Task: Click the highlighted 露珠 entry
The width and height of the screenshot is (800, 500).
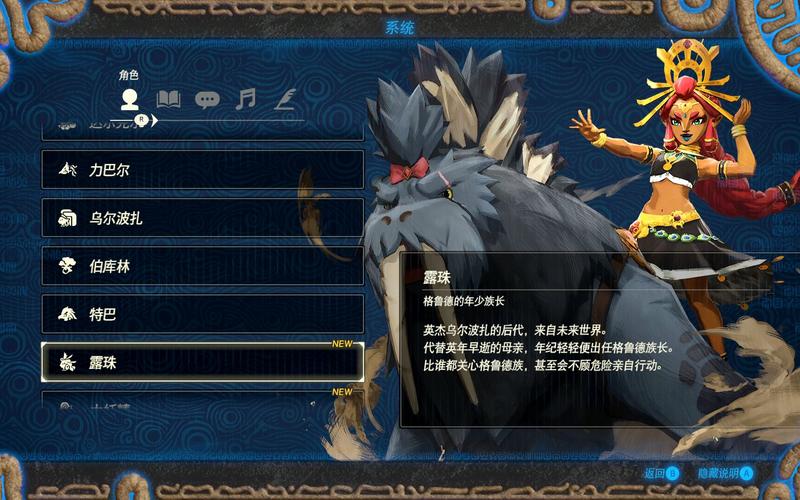Action: 202,362
